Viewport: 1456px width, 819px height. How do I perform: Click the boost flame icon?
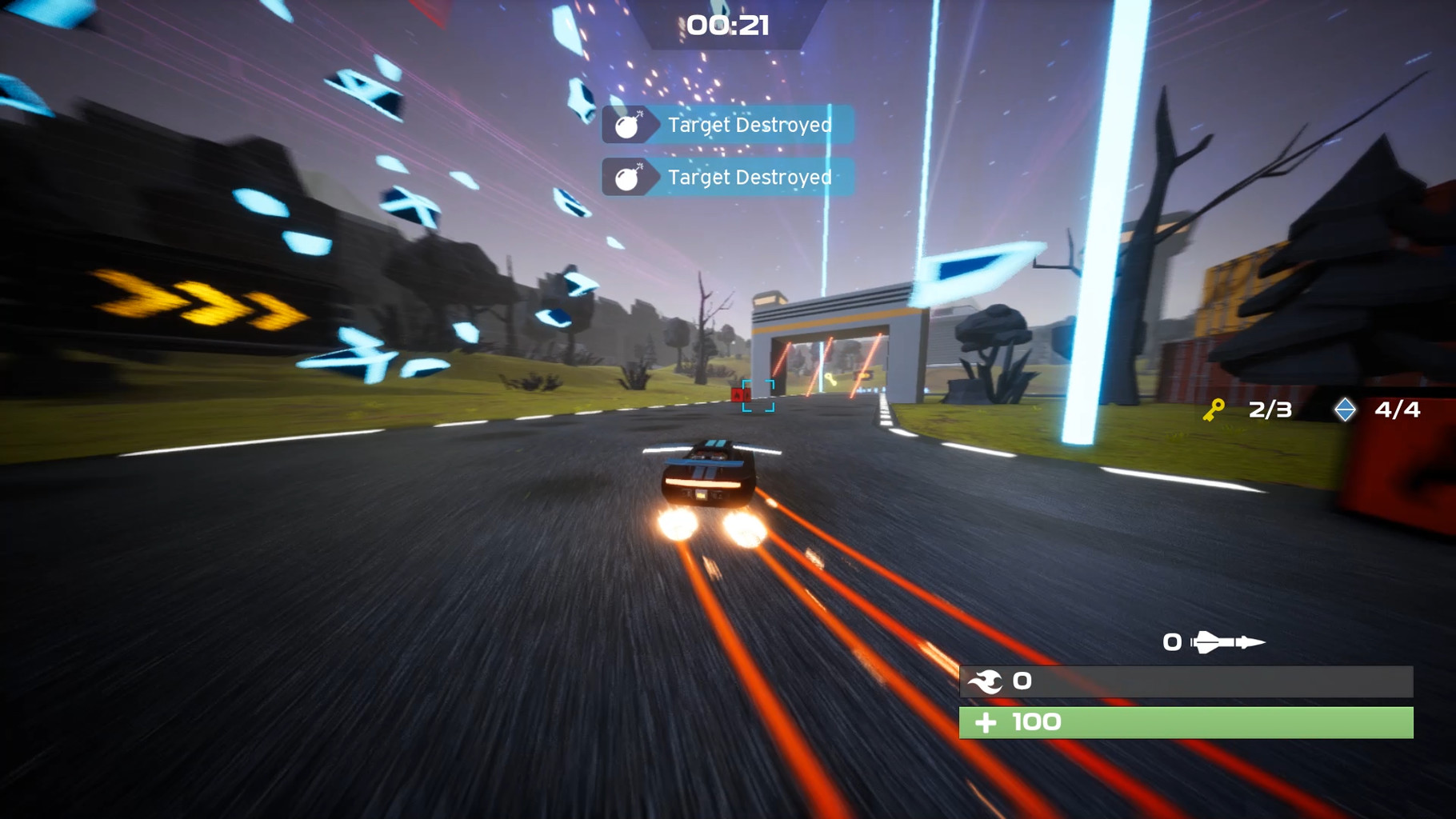pyautogui.click(x=985, y=681)
